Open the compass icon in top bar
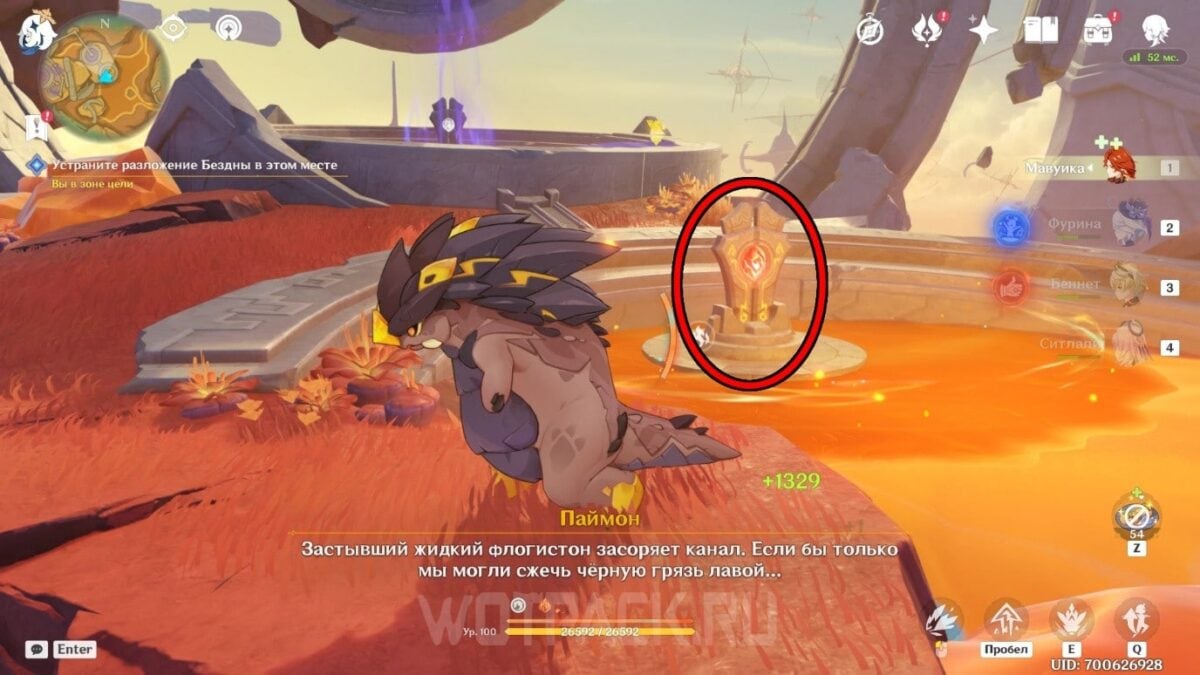This screenshot has width=1200, height=675. tap(870, 30)
